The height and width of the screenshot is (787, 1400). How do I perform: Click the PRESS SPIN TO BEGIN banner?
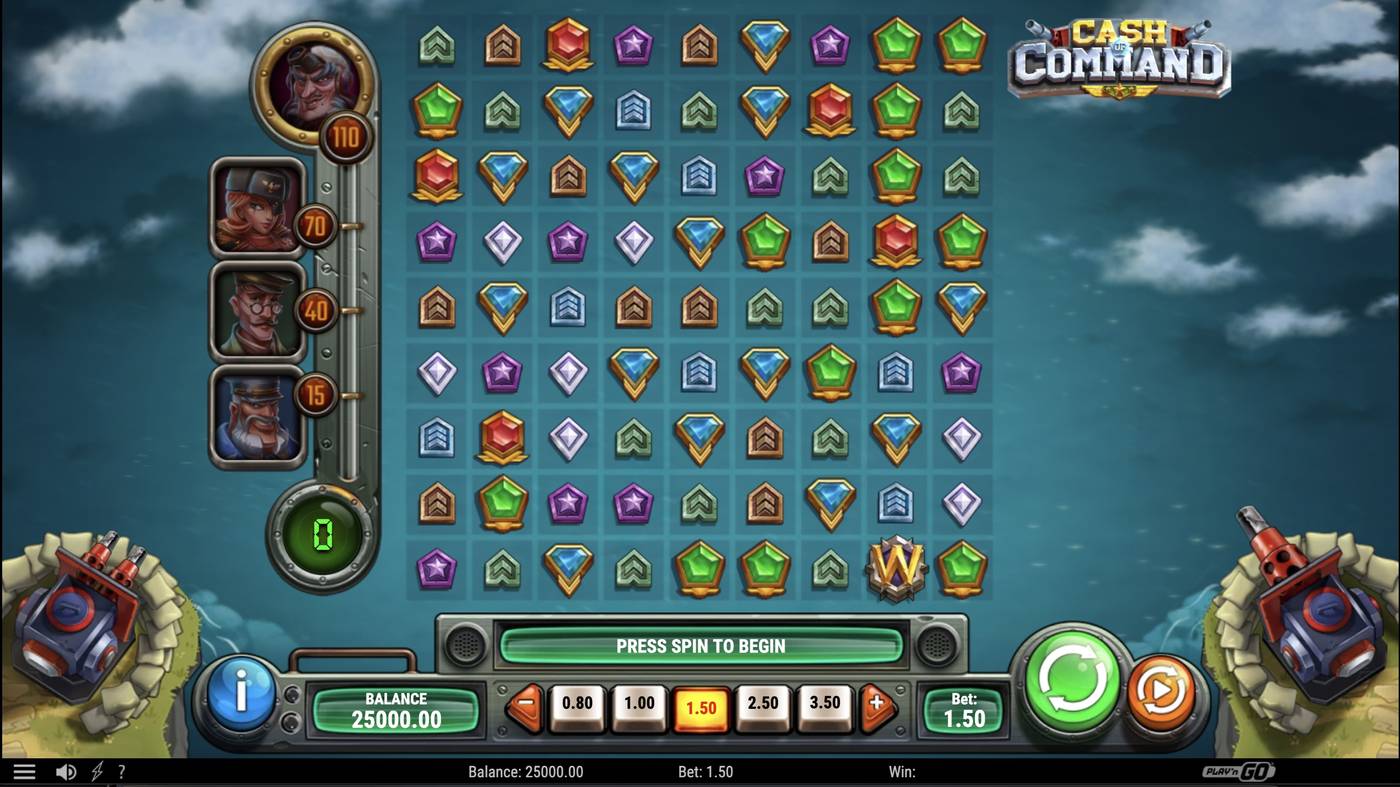pos(700,646)
